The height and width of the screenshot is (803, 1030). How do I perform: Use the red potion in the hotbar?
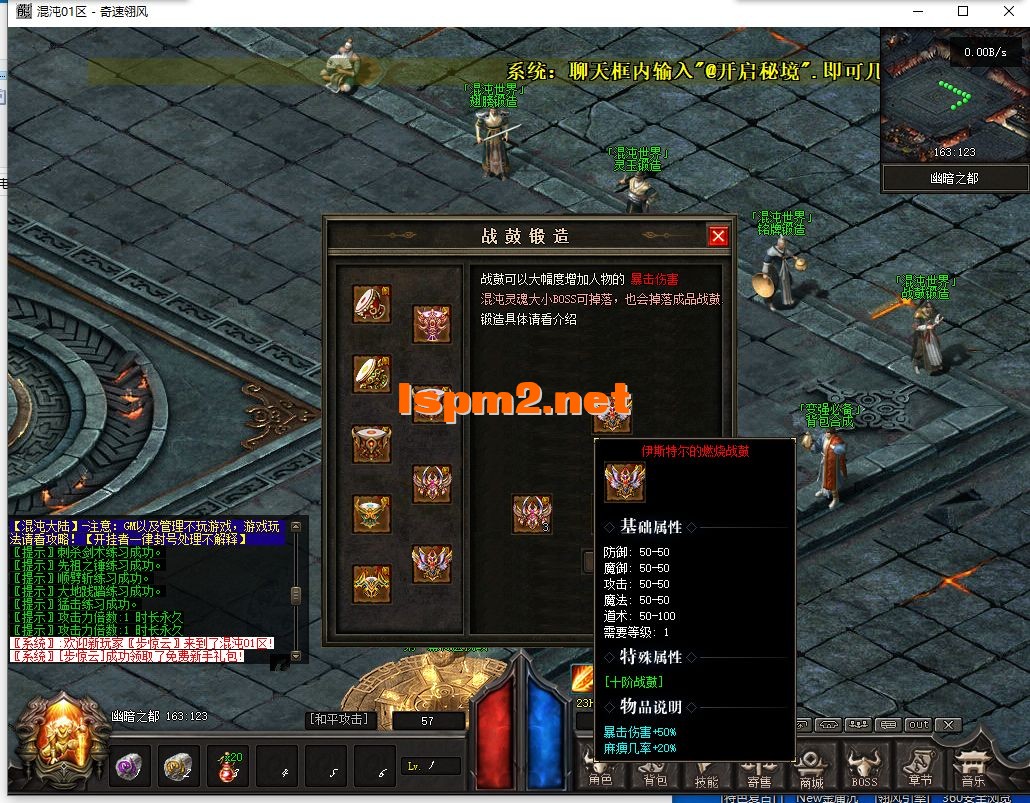click(229, 767)
